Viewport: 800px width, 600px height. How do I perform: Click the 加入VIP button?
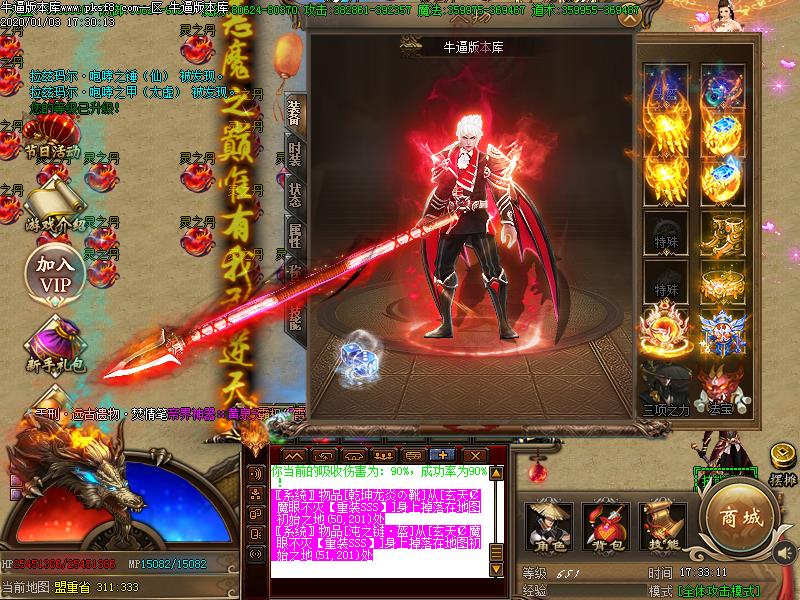(56, 273)
